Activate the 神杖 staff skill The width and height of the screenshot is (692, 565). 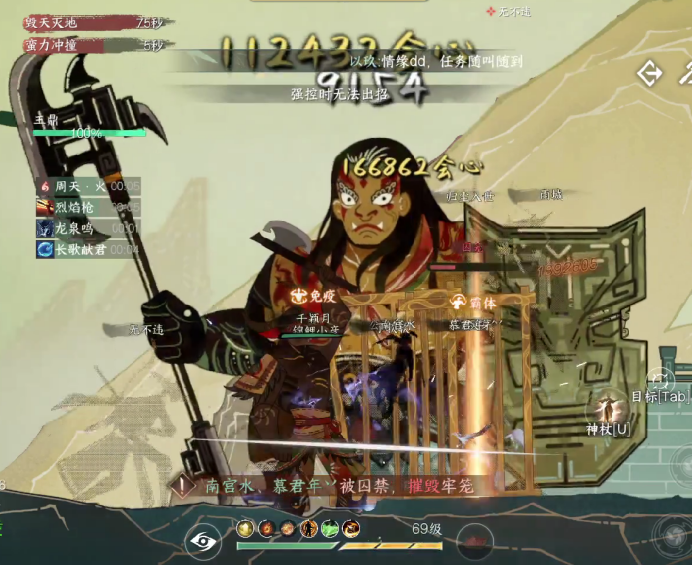pos(608,412)
